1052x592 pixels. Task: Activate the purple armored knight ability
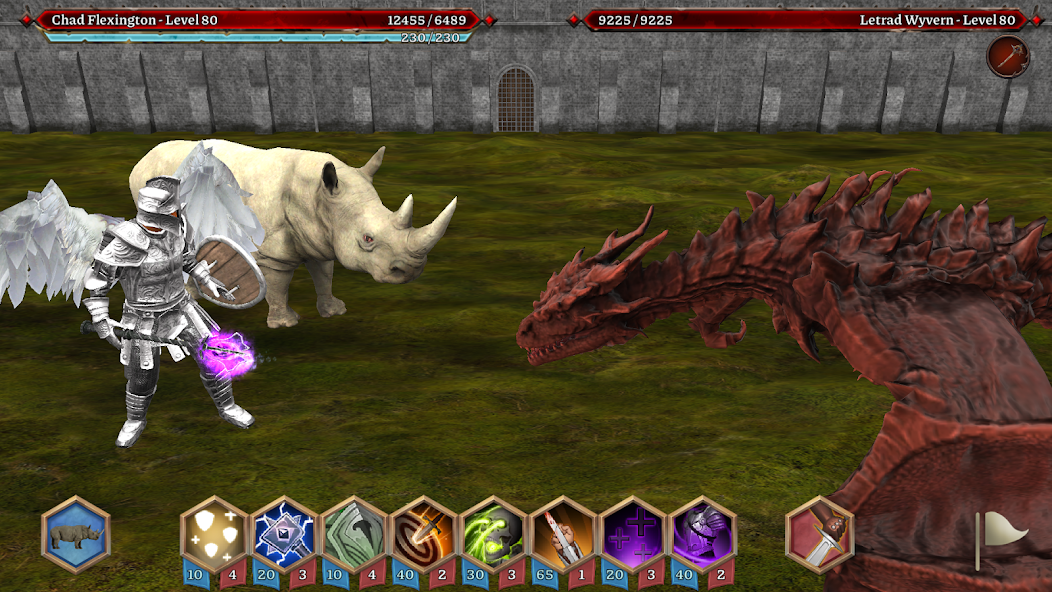(703, 534)
